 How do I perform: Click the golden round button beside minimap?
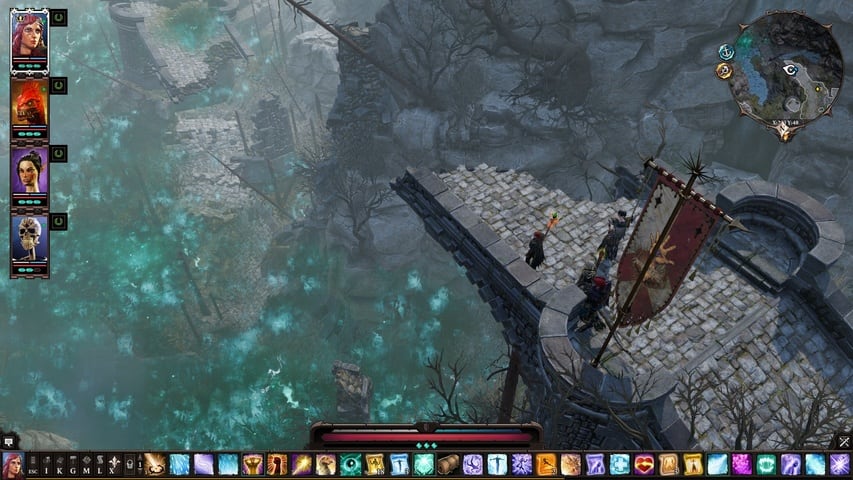[723, 70]
